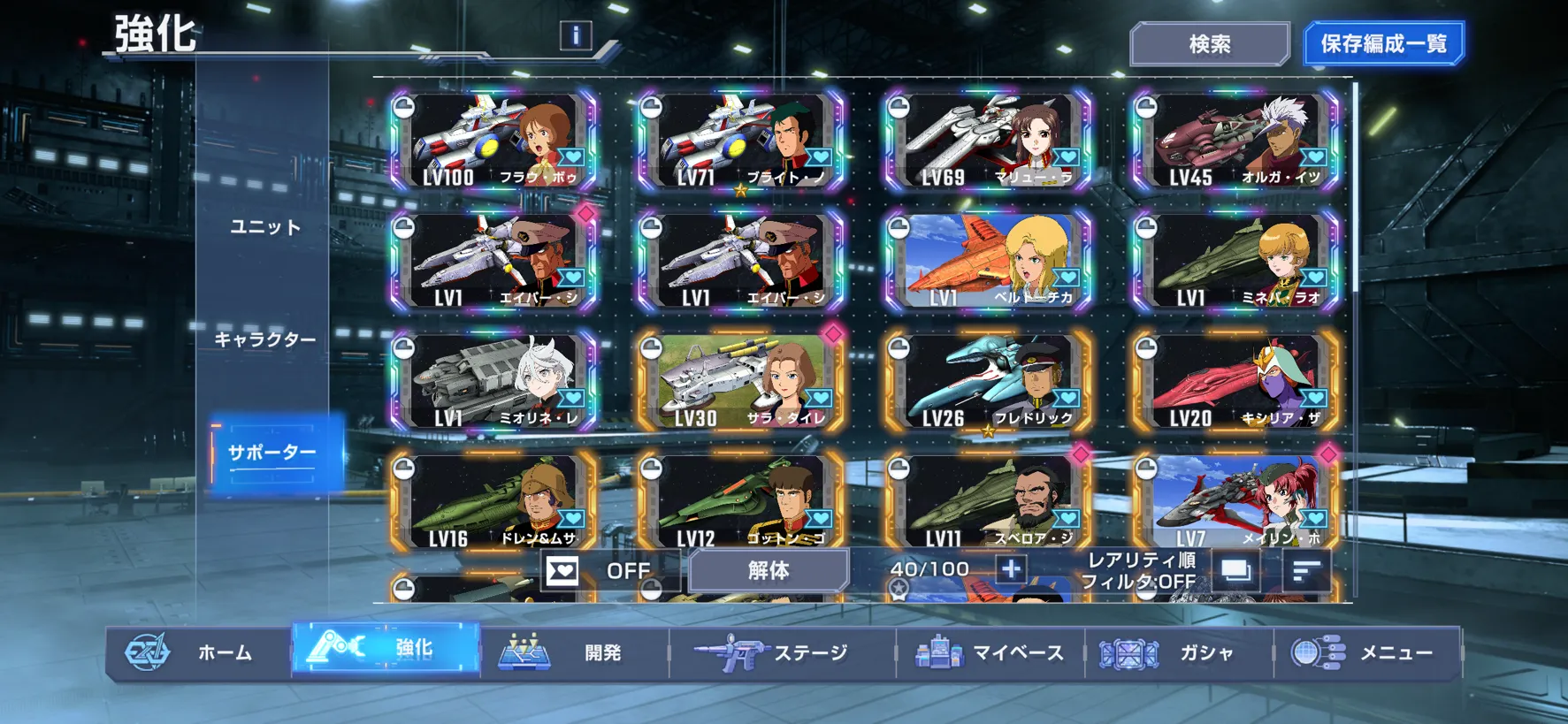1568x724 pixels.
Task: Pick the LV69 マリュー supporter card
Action: 989,141
